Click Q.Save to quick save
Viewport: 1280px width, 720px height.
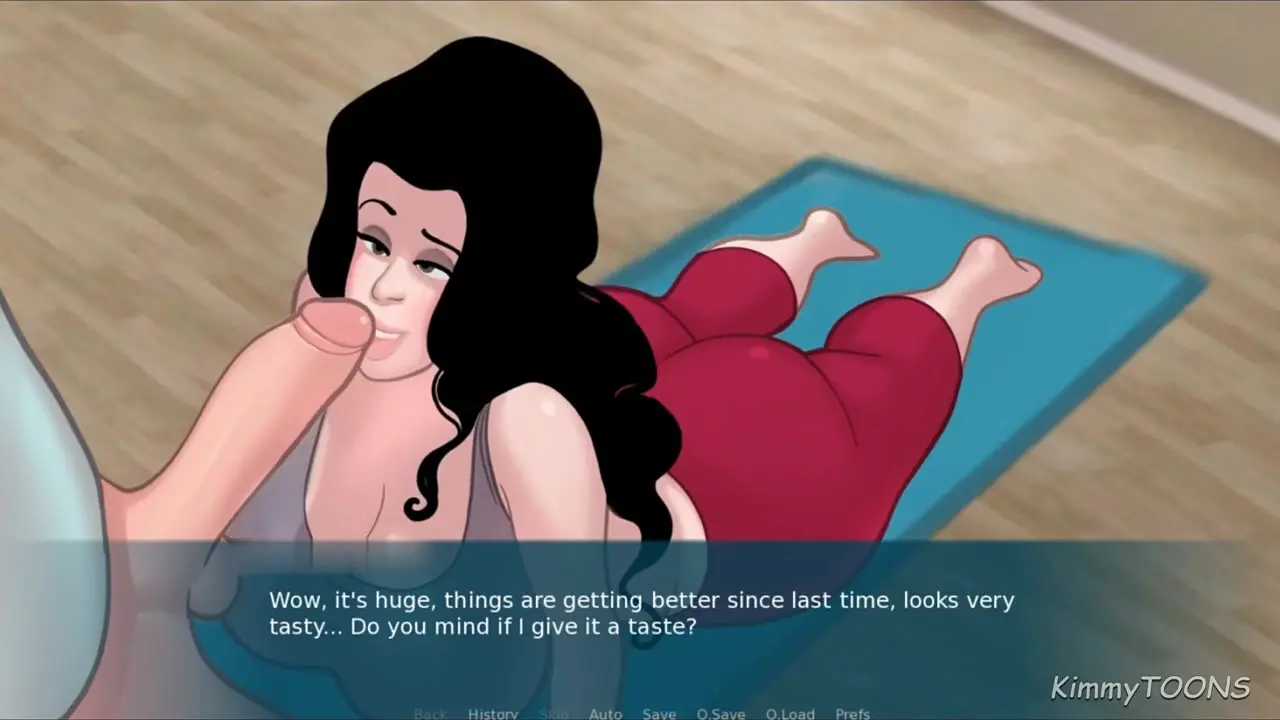(x=721, y=713)
